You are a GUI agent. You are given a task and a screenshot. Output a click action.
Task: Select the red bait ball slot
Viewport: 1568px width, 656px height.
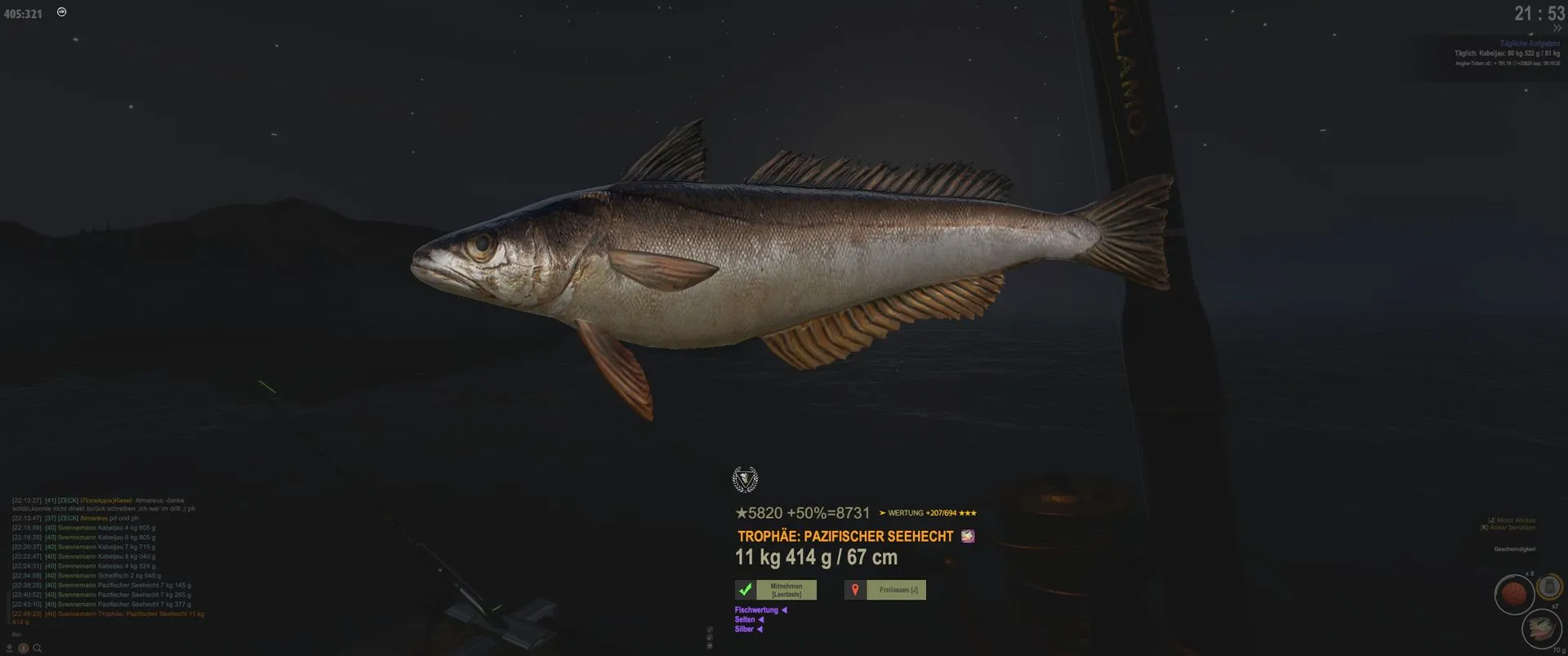click(x=1513, y=594)
